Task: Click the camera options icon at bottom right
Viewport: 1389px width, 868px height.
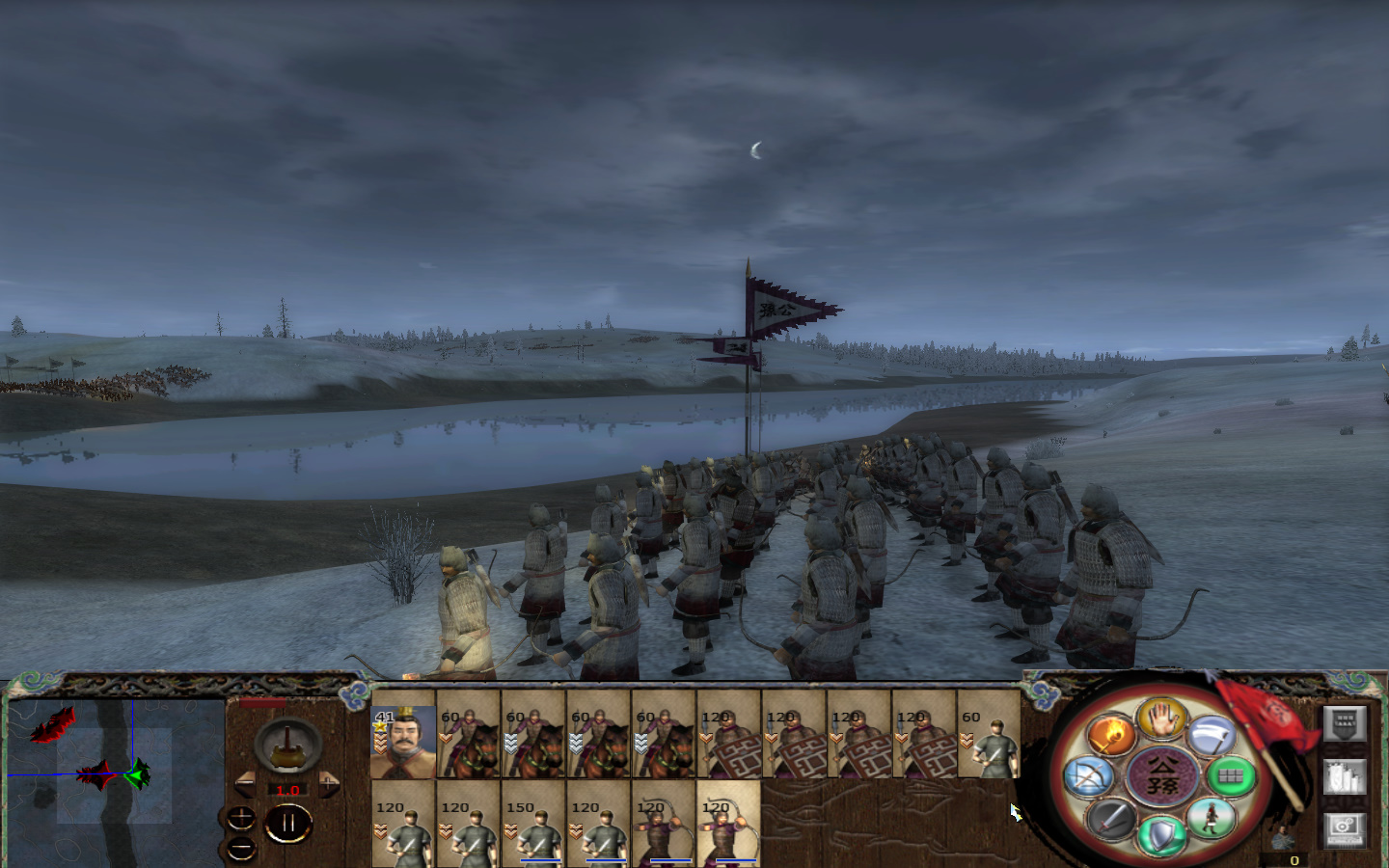Action: 1345,829
